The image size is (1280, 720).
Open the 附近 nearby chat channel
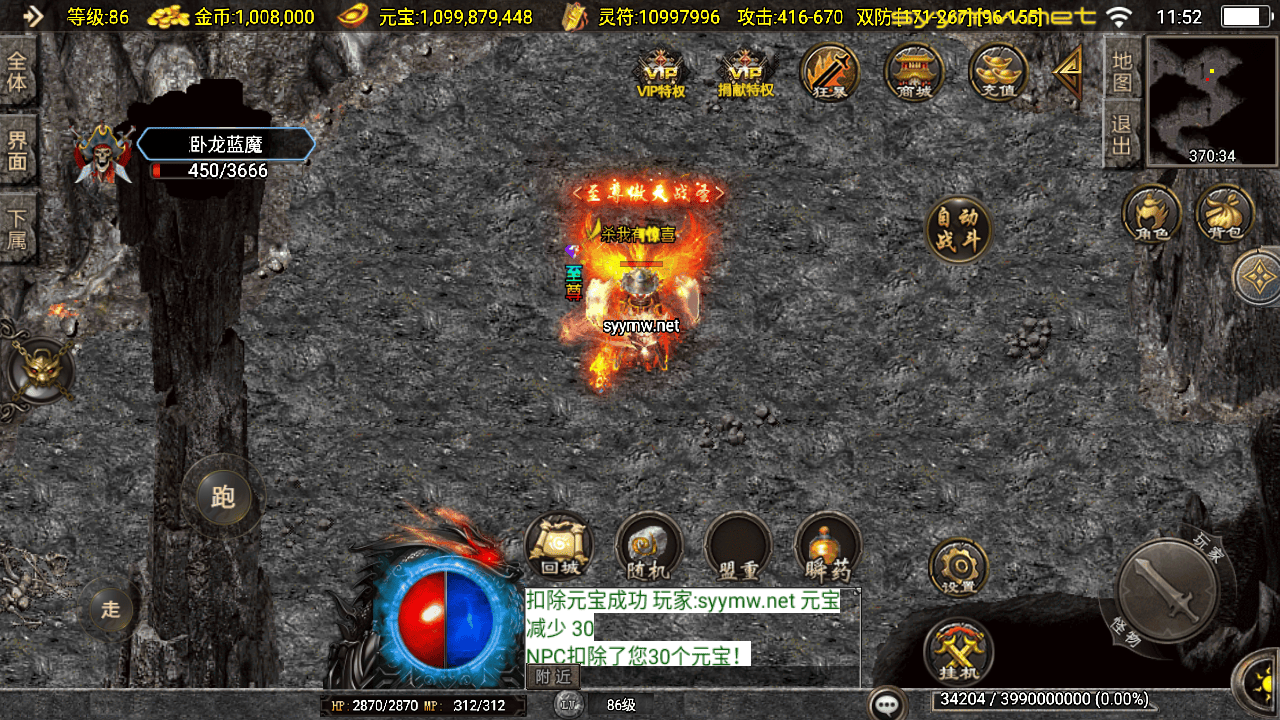(x=553, y=677)
